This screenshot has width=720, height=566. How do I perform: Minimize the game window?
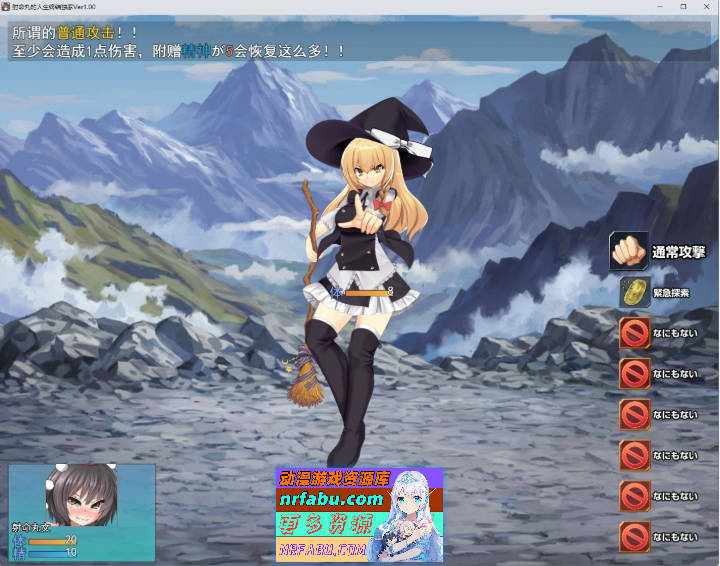pyautogui.click(x=659, y=6)
